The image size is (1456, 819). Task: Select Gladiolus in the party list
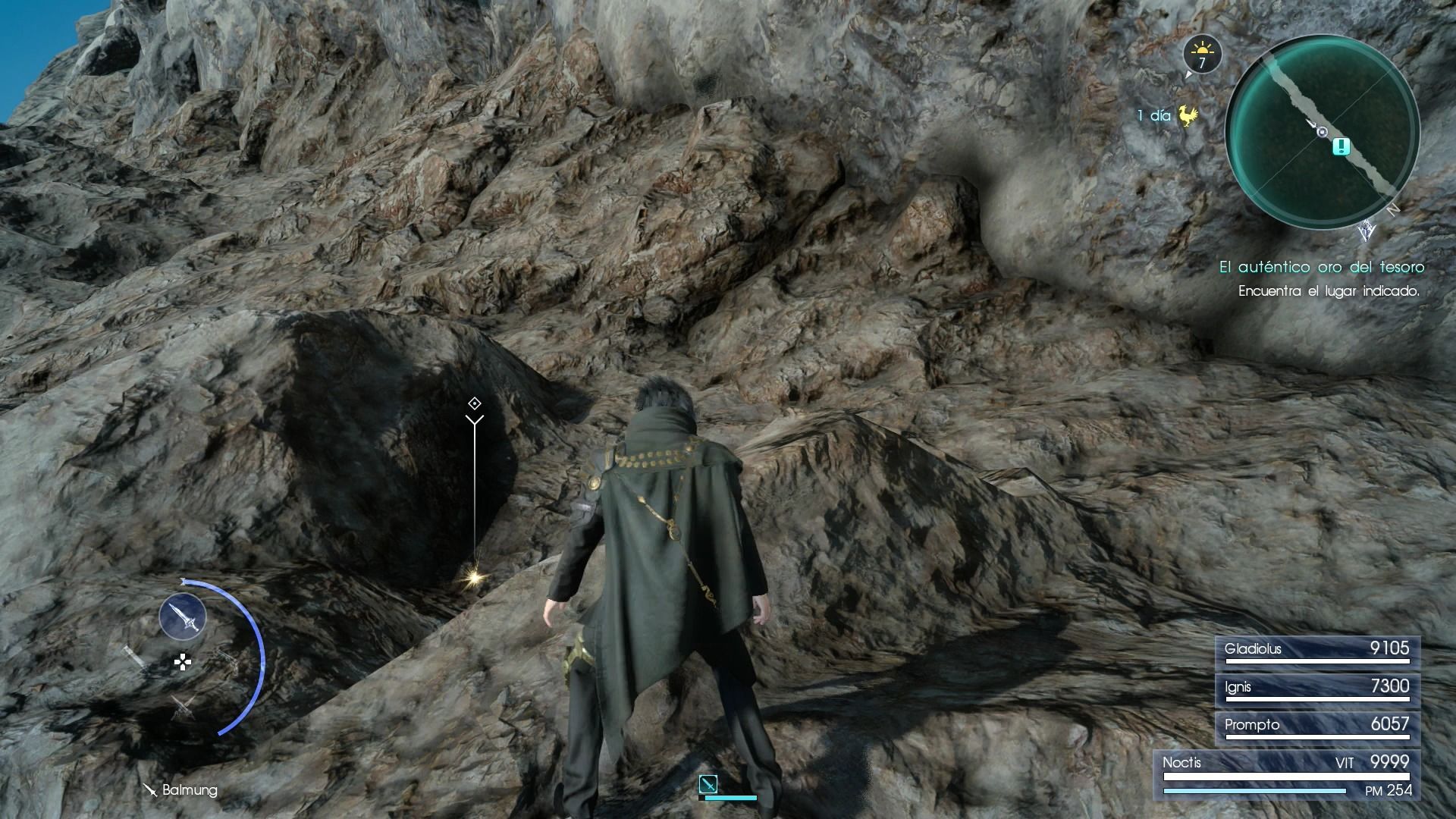coord(1317,651)
